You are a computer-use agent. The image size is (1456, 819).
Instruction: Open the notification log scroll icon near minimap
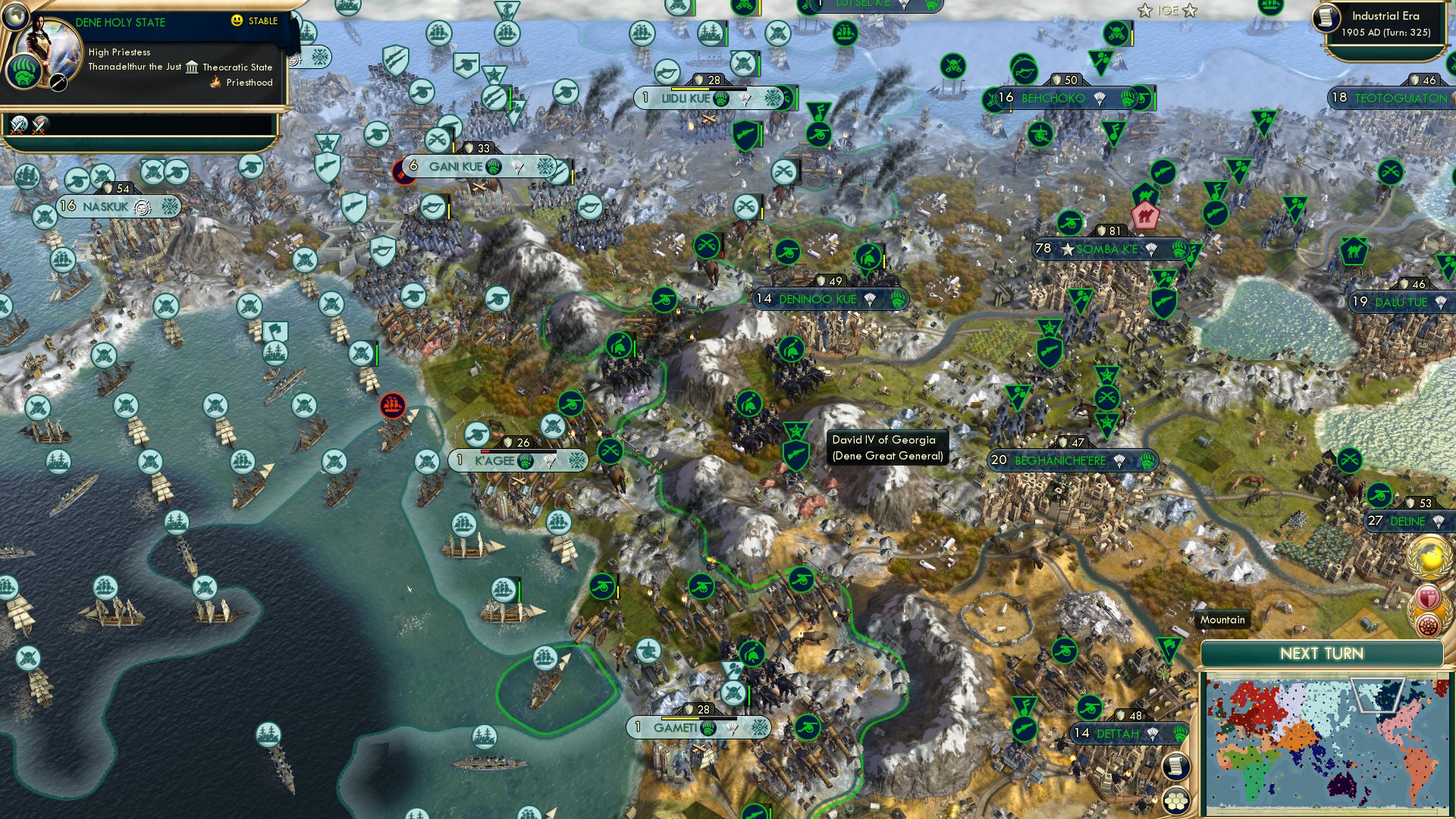(x=1175, y=766)
